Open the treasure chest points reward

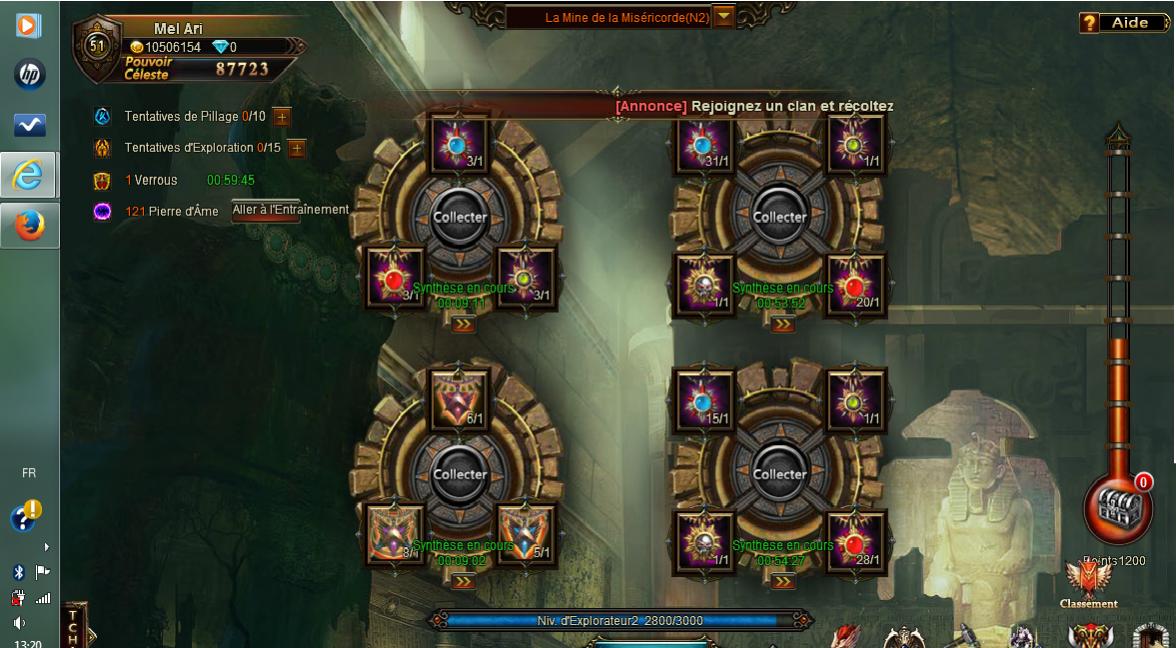(1117, 508)
